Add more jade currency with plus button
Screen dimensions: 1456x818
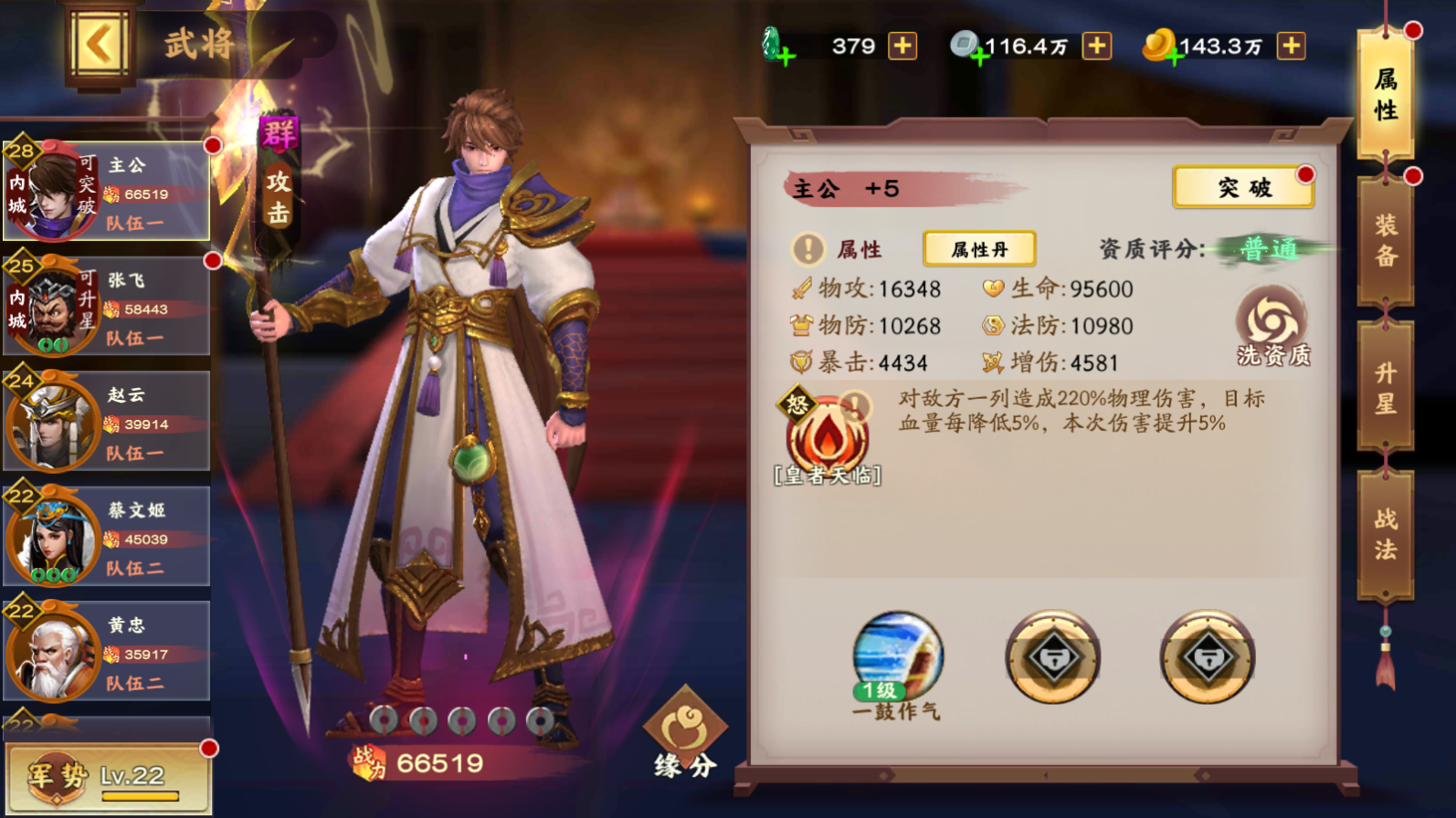pyautogui.click(x=902, y=46)
